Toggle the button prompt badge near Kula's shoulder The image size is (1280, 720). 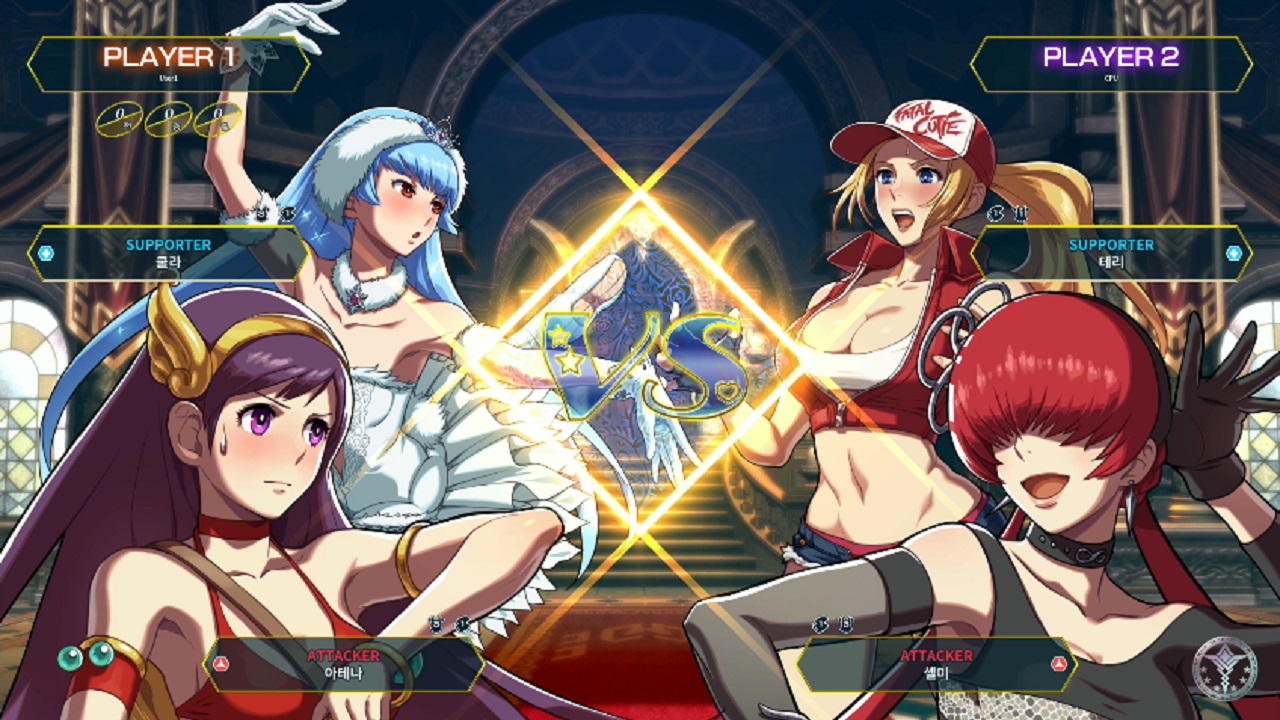[x=268, y=212]
